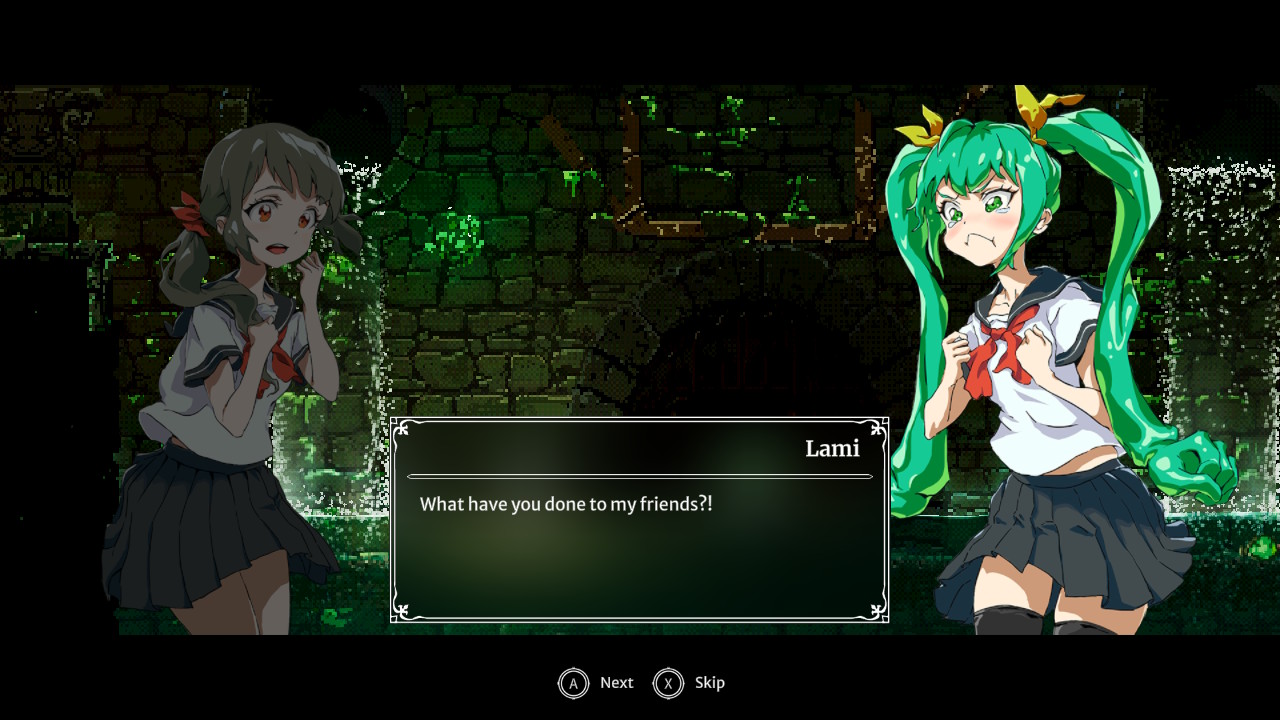Click the divider line under the Lami name
This screenshot has width=1280, height=720.
tap(640, 474)
